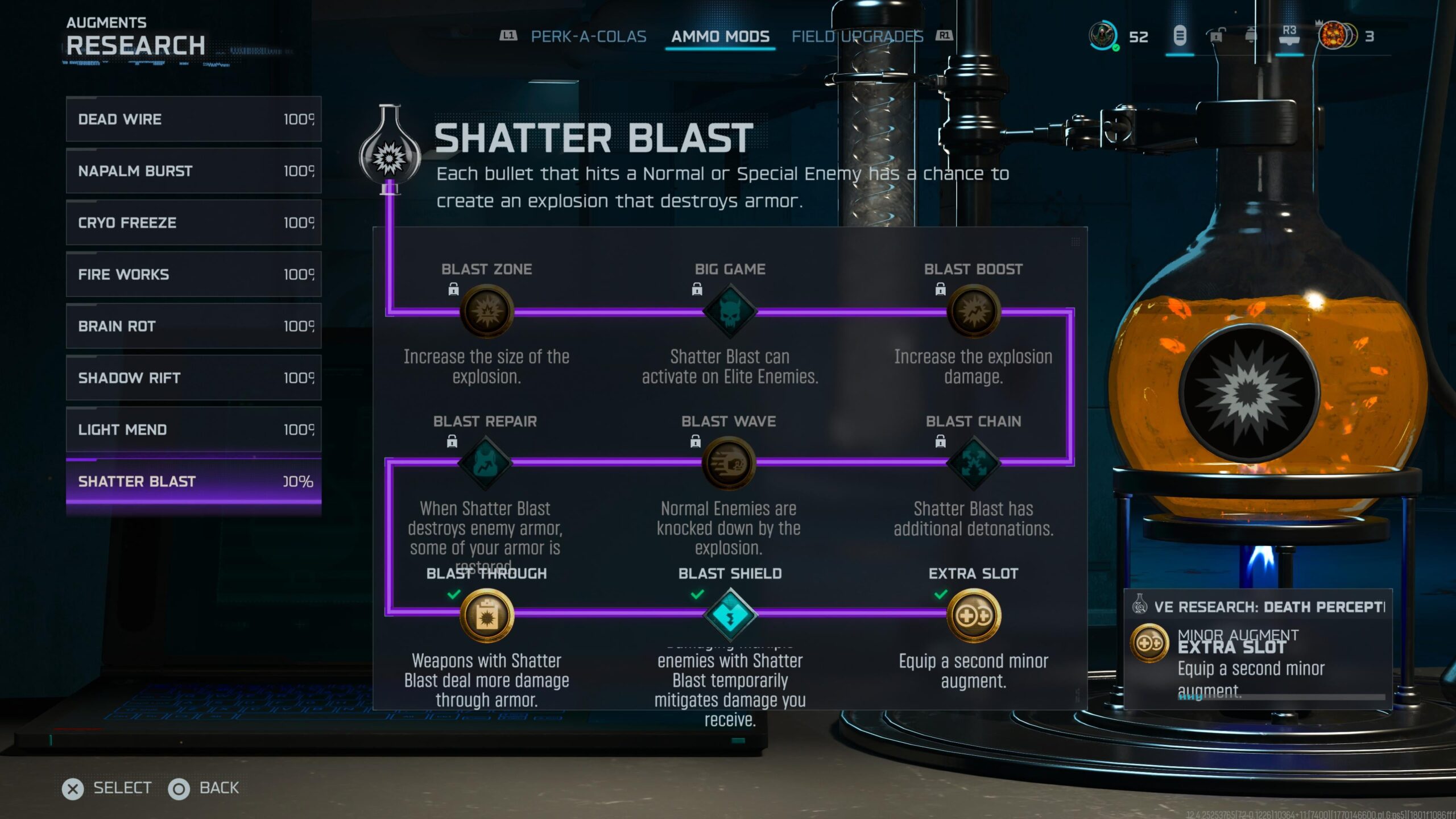
Task: Choose the Shadow Rift row
Action: [x=193, y=378]
